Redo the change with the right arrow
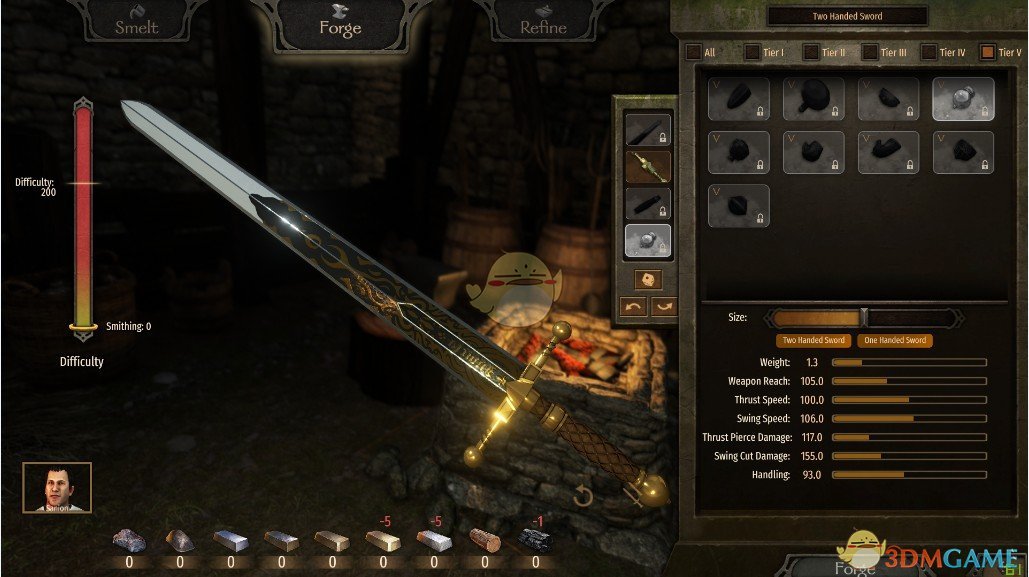 pos(663,307)
